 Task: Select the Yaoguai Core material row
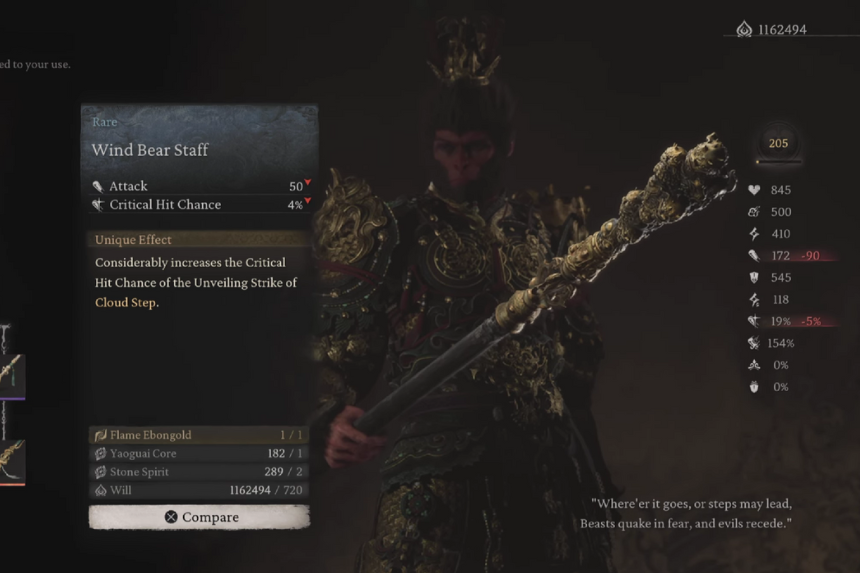[198, 453]
